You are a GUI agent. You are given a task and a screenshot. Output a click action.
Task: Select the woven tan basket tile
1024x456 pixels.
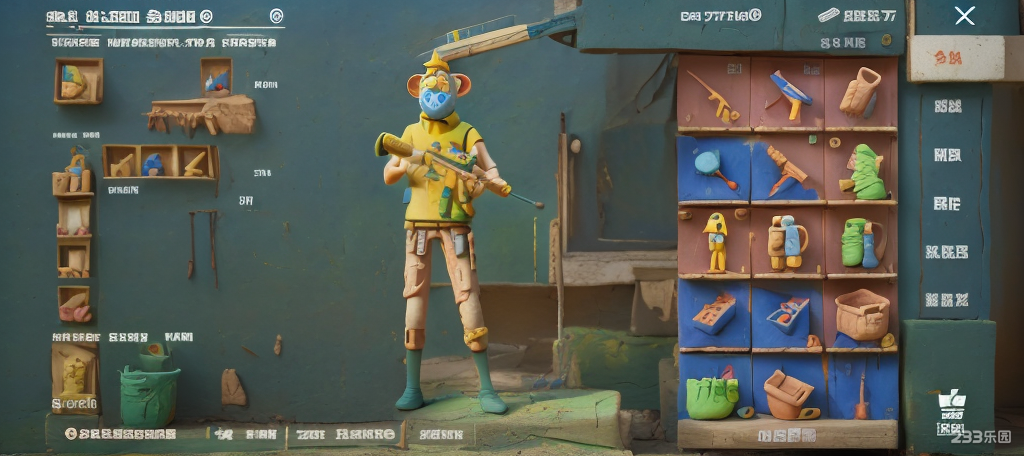[861, 314]
